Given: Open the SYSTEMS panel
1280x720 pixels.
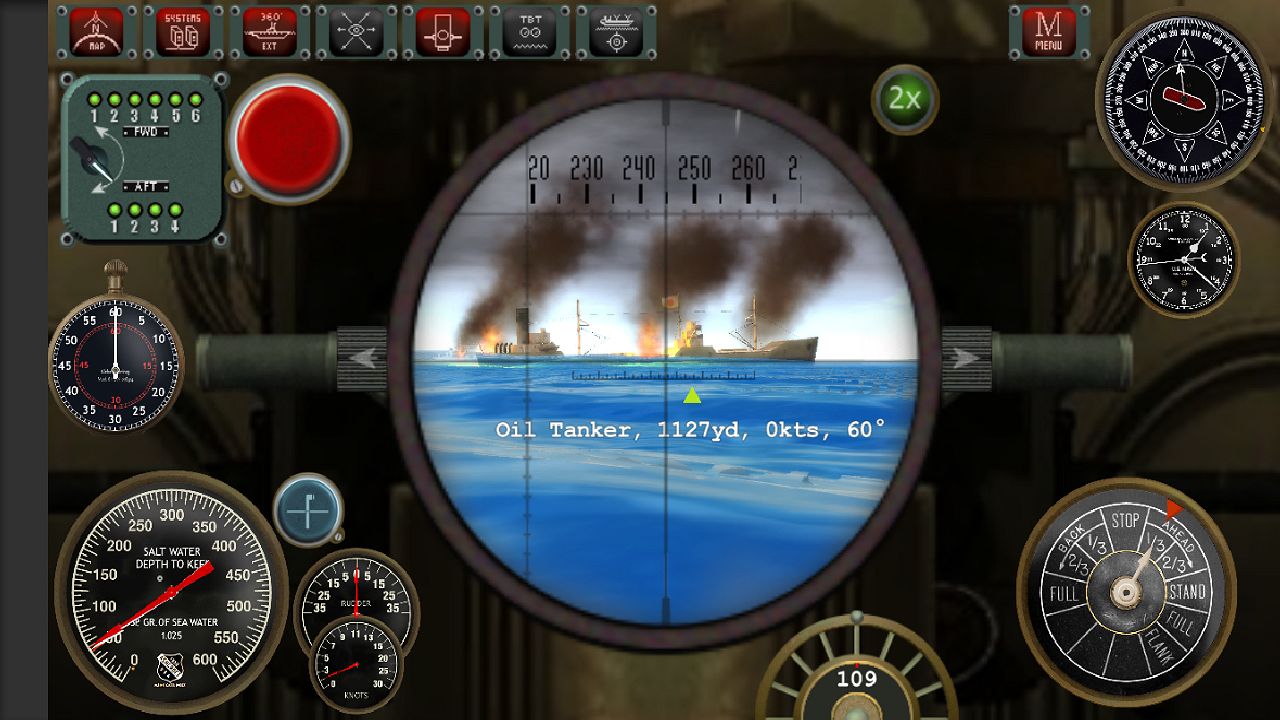Looking at the screenshot, I should click(x=181, y=30).
